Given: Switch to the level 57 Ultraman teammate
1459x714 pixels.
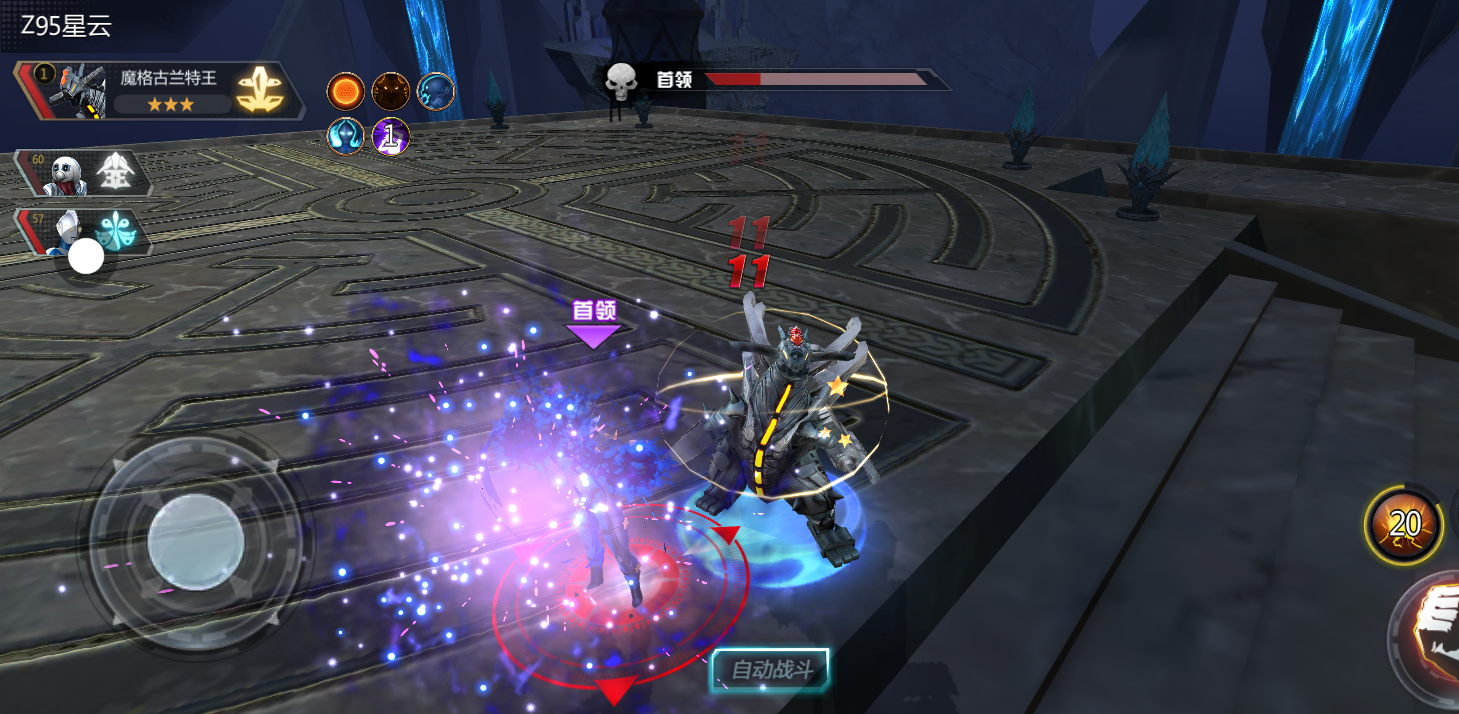Looking at the screenshot, I should (x=84, y=232).
